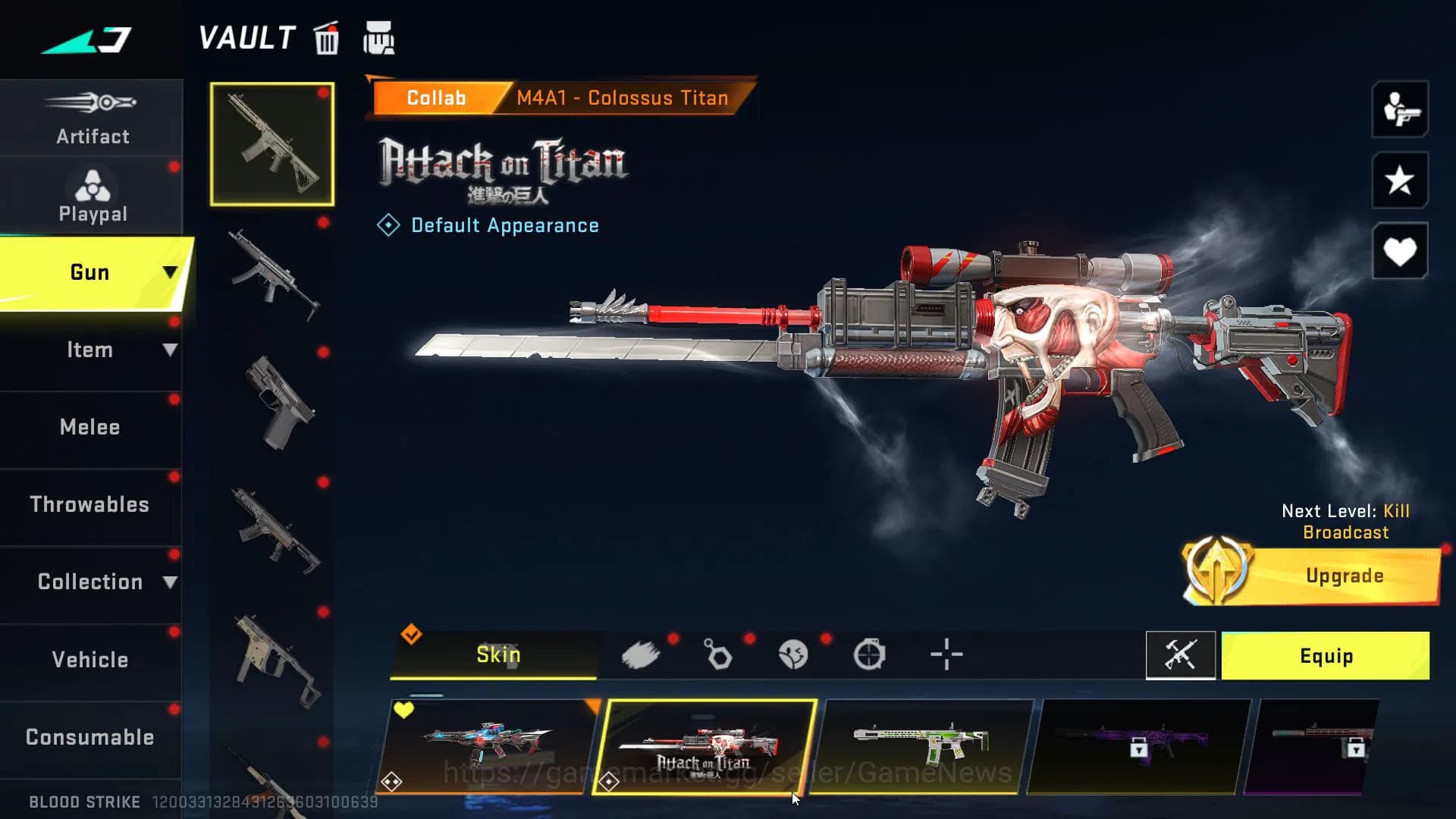This screenshot has height=819, width=1456.
Task: Favorite the weapon with the heart toggle
Action: point(1399,251)
